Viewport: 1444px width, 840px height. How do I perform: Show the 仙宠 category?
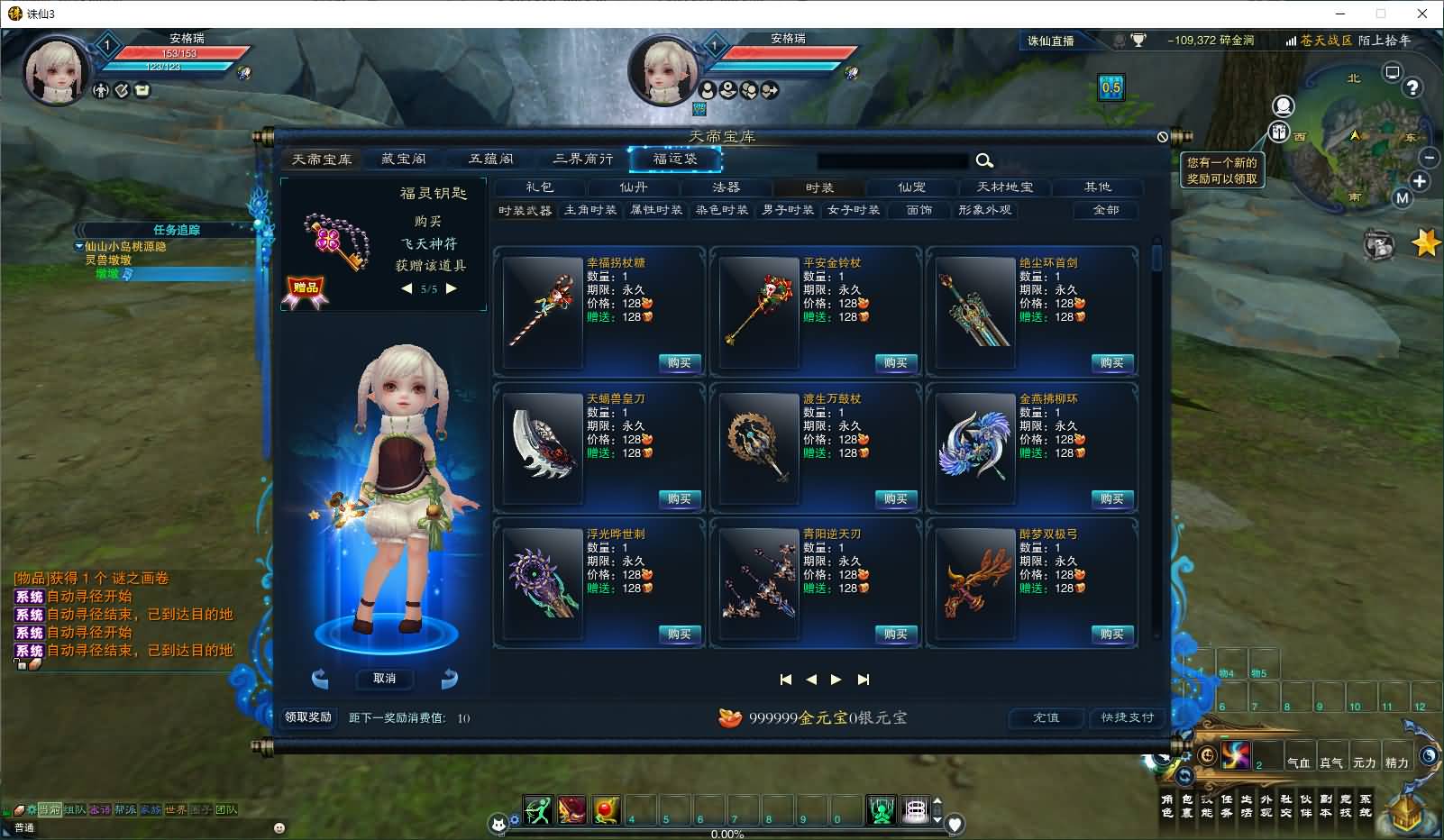911,187
